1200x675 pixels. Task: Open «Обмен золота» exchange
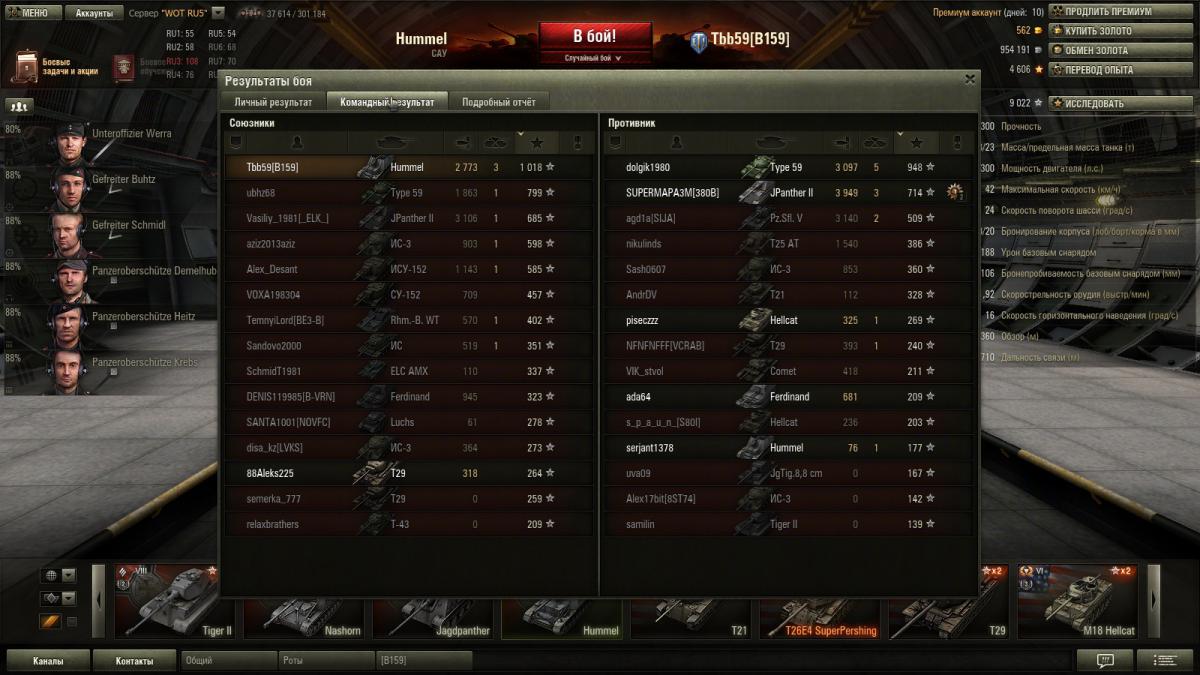pos(1099,50)
